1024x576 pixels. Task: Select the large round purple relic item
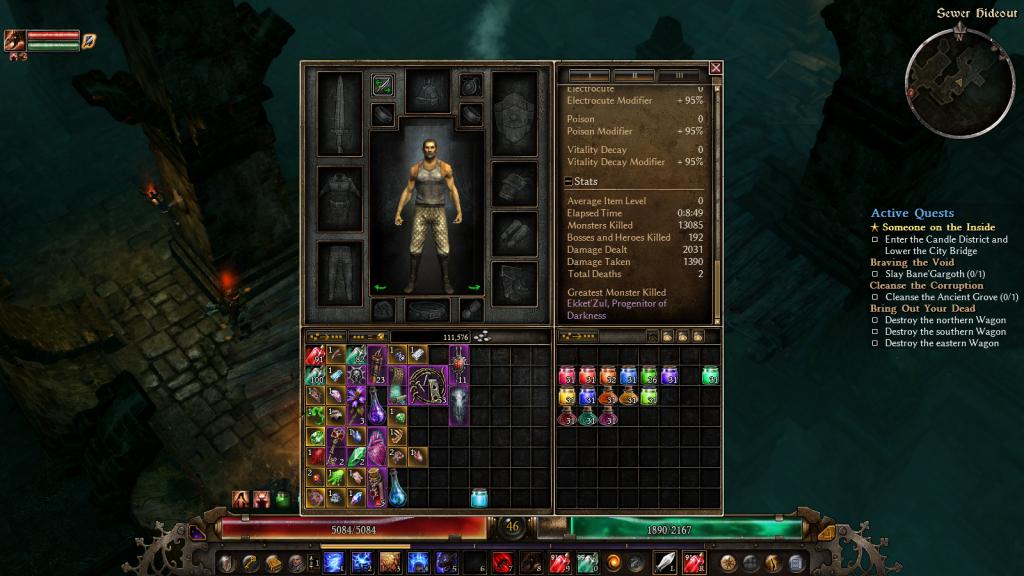pos(429,386)
